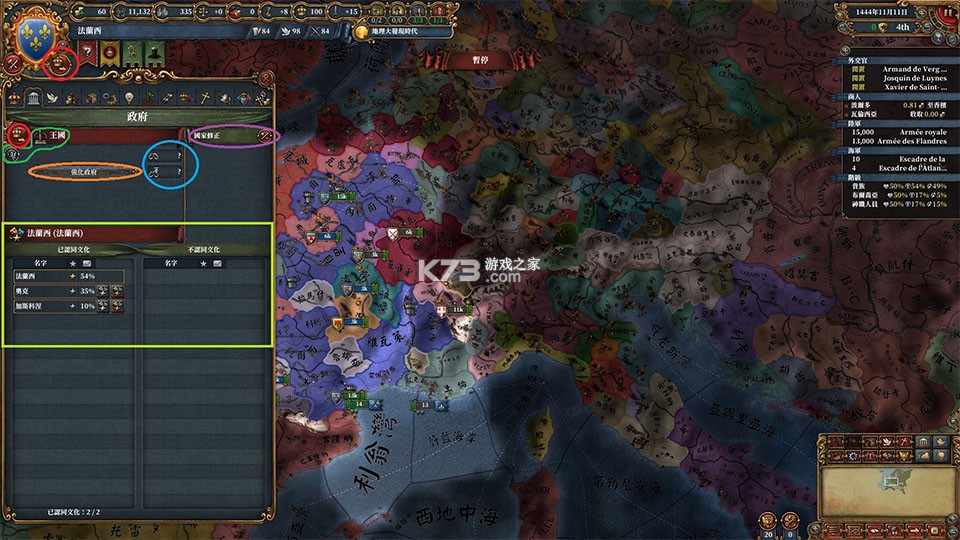Viewport: 960px width, 540px height.
Task: Select diplomat Josquin de Luynes in outliner
Action: tap(903, 77)
